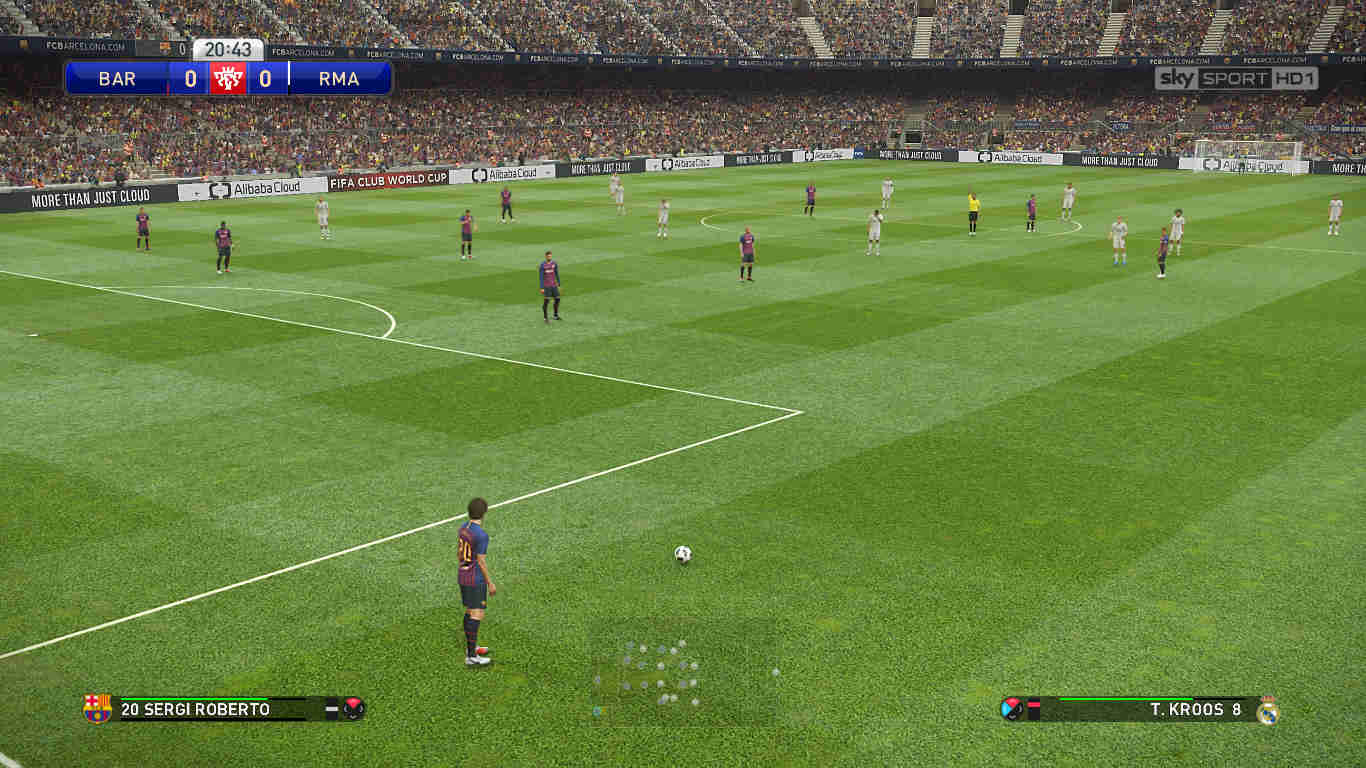Select the FC Barcelona crest icon
The image size is (1366, 768).
tap(96, 708)
